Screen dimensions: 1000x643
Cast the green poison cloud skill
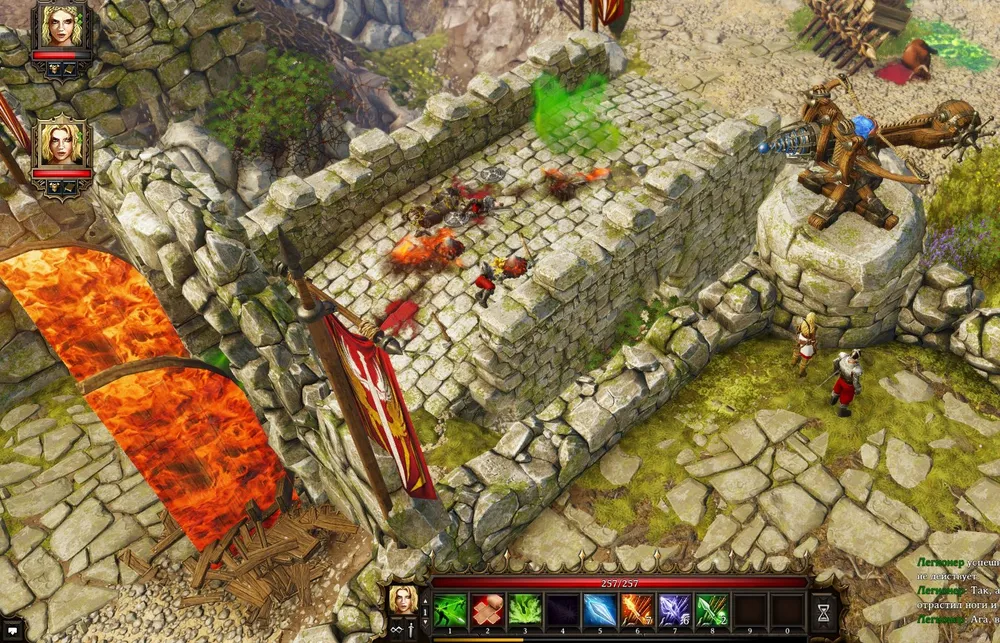[524, 609]
